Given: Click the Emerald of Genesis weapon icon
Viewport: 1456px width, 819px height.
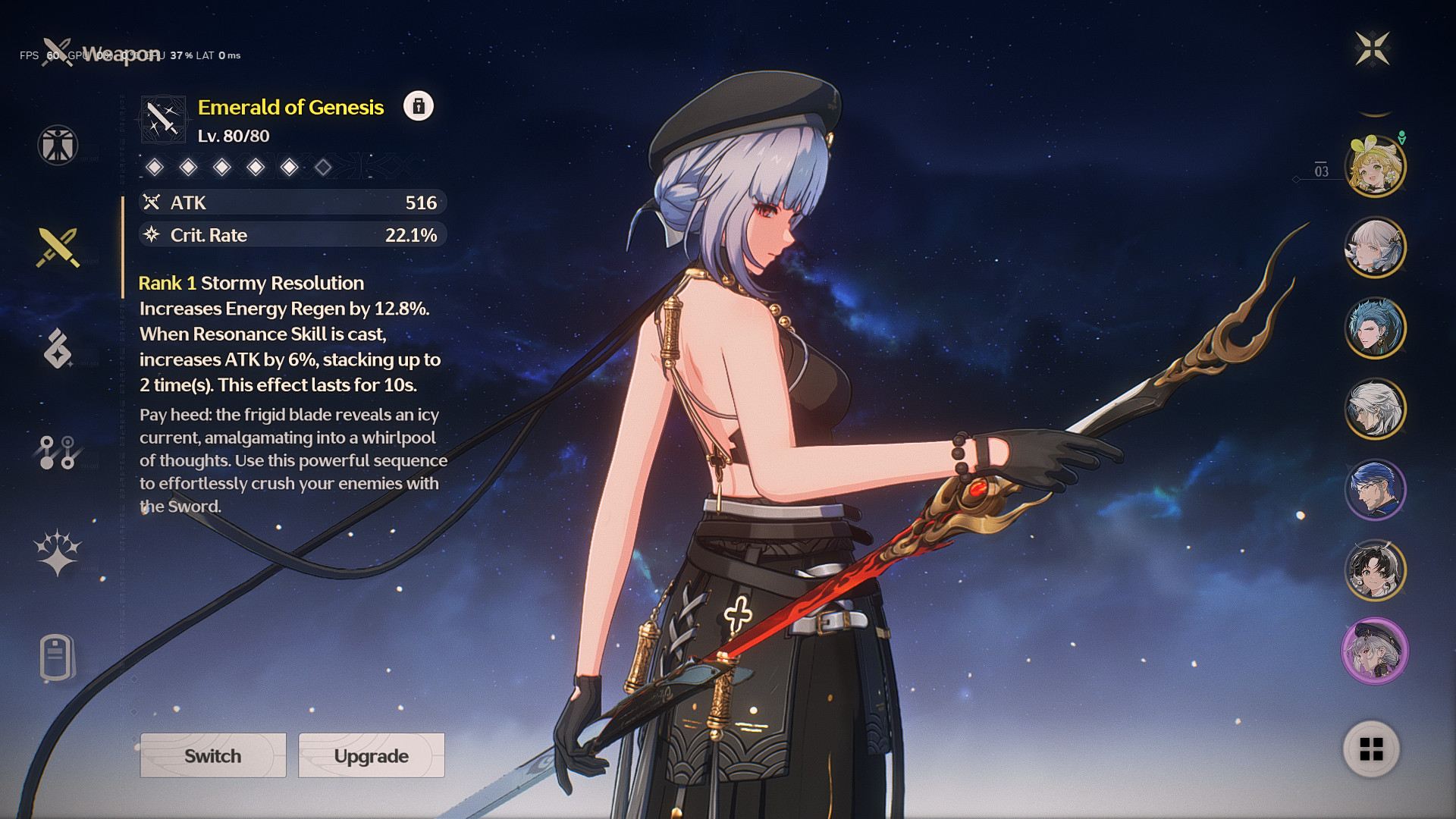Looking at the screenshot, I should click(x=163, y=119).
